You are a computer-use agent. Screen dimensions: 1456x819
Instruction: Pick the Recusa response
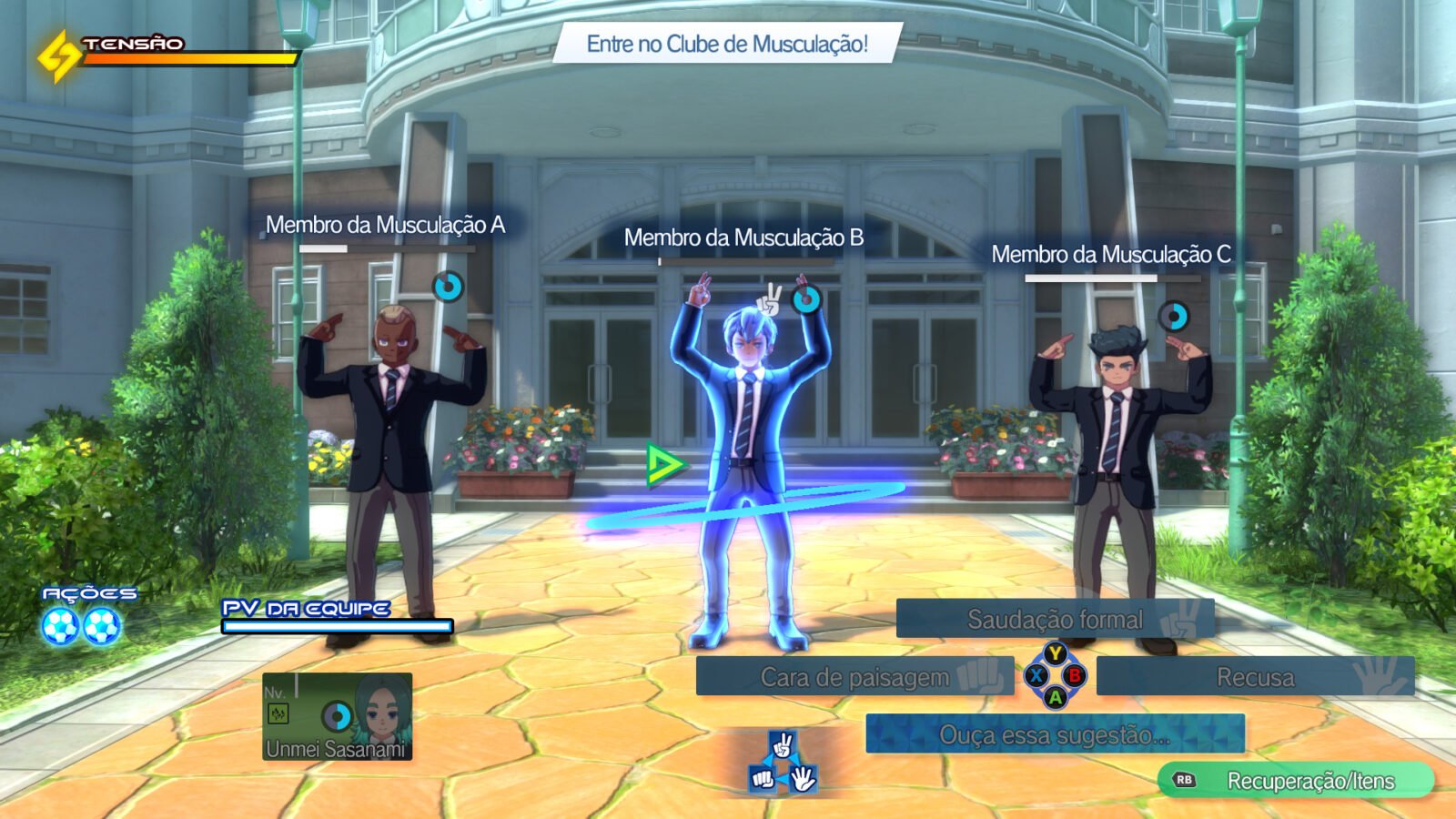pos(1255,677)
